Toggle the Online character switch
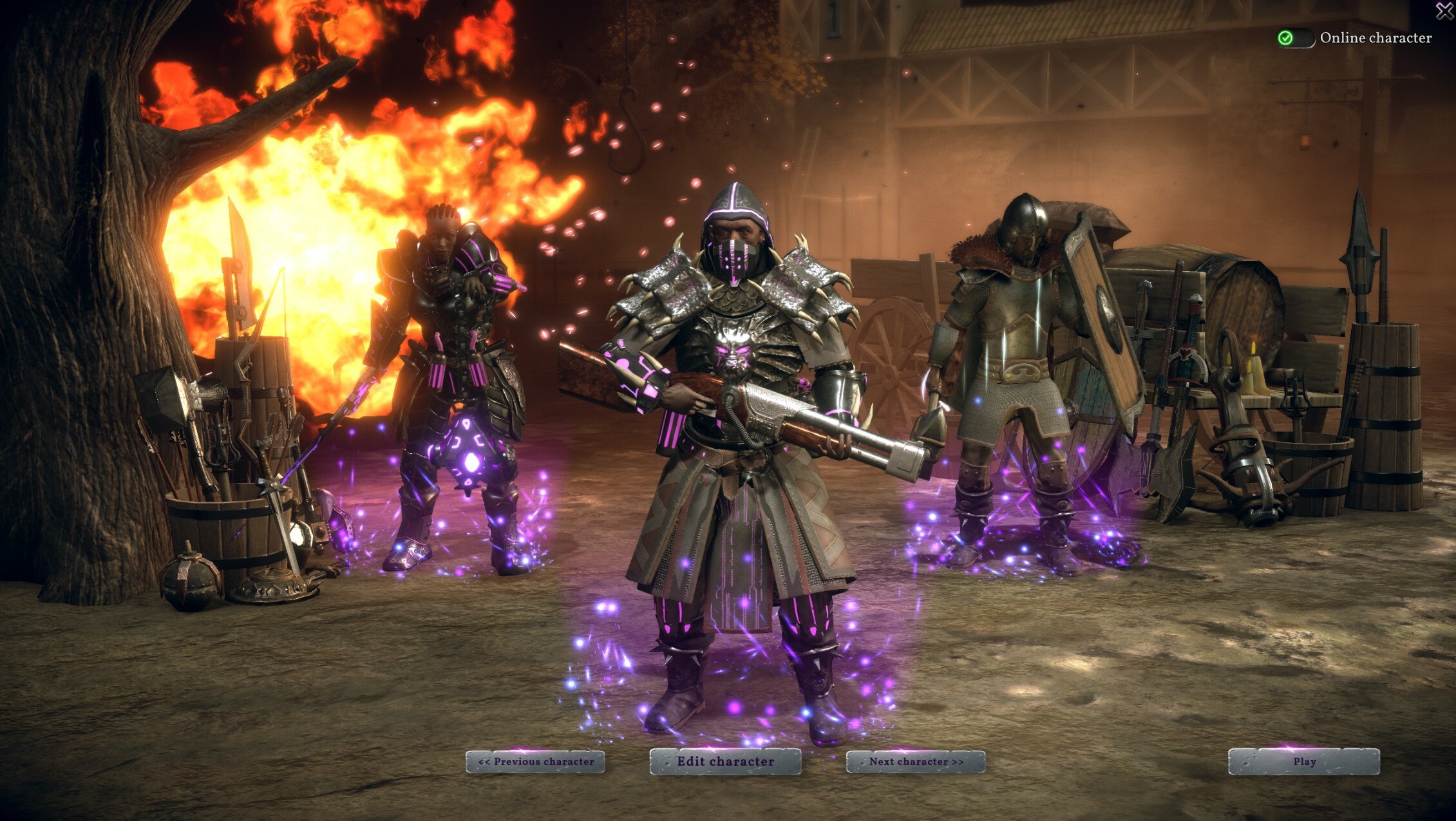This screenshot has width=1456, height=821. pos(1295,38)
